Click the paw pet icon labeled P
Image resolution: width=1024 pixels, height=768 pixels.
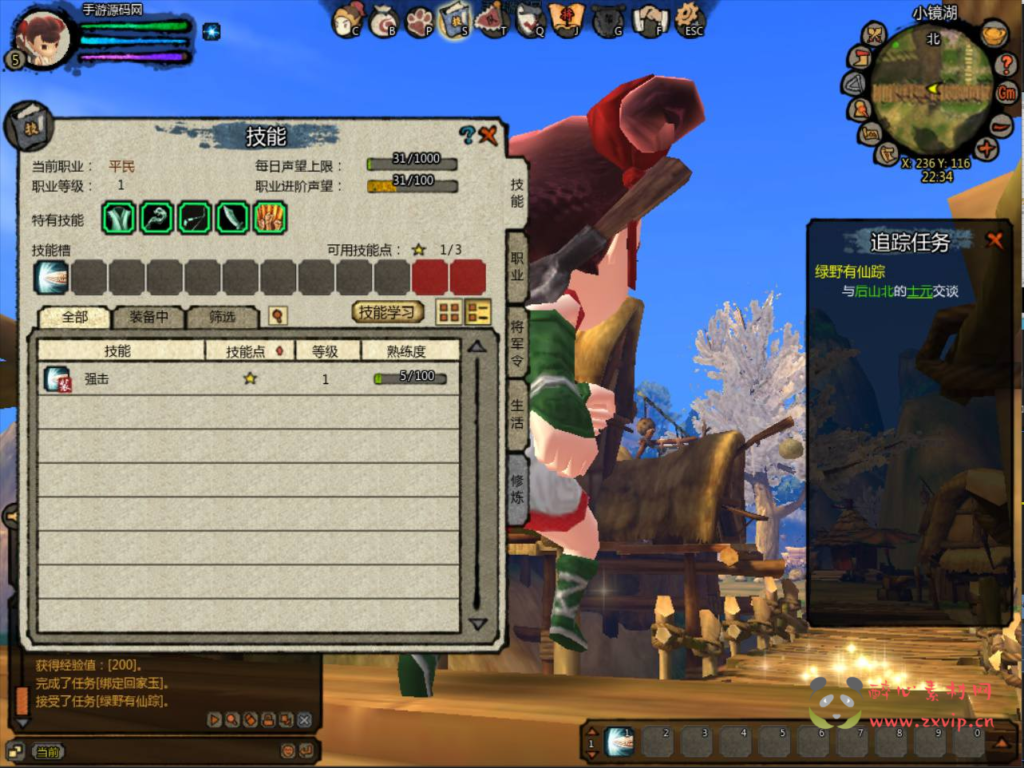pyautogui.click(x=419, y=19)
